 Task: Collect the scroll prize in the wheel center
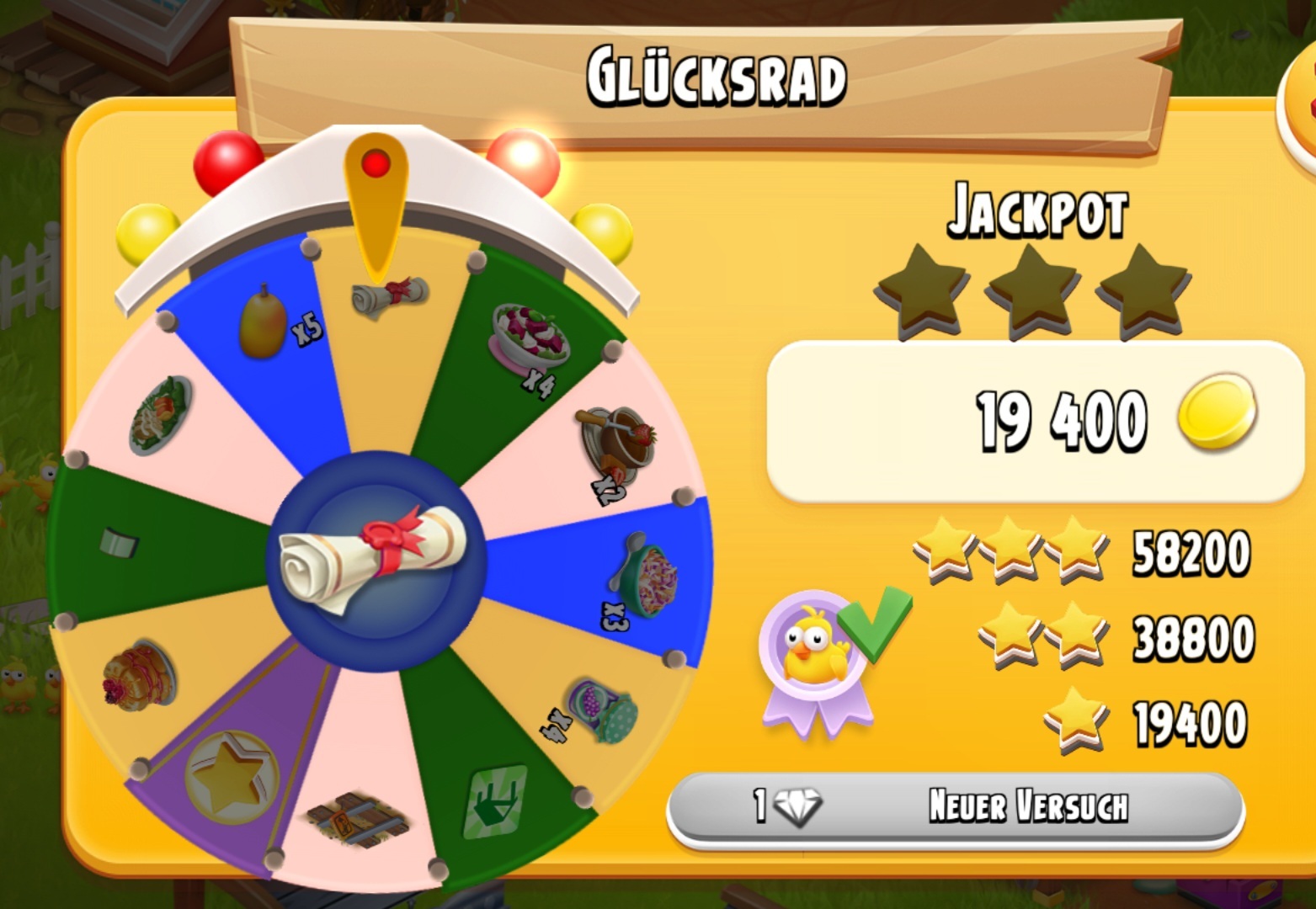376,559
